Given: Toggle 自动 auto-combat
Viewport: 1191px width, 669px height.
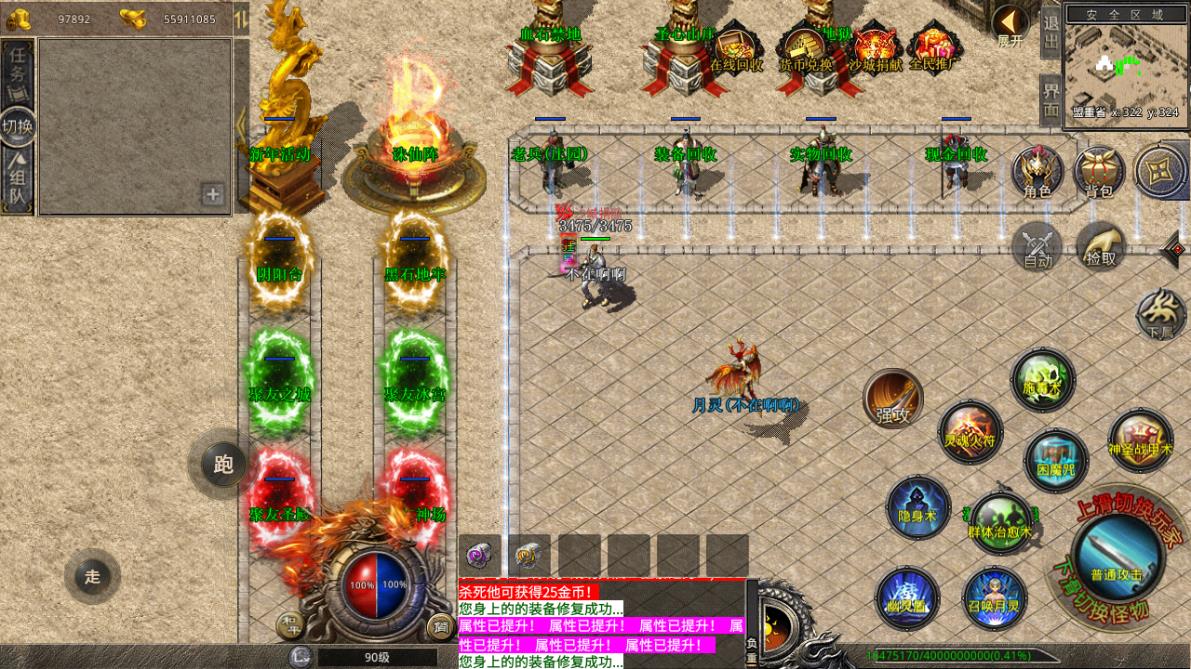Looking at the screenshot, I should (1037, 245).
